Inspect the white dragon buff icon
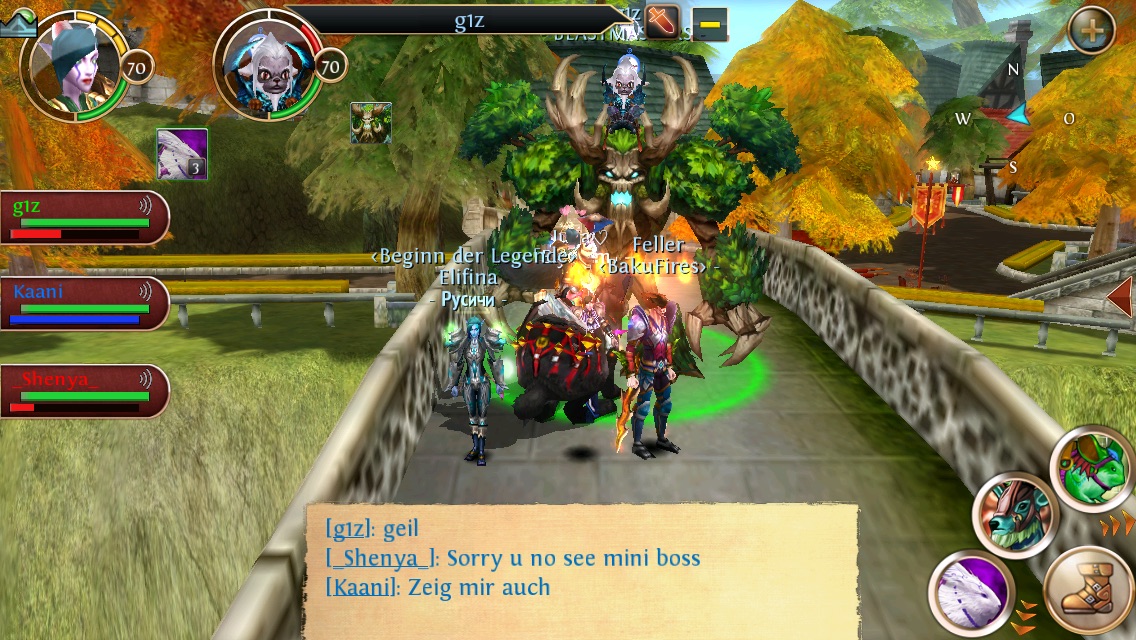The image size is (1136, 640). click(x=182, y=154)
